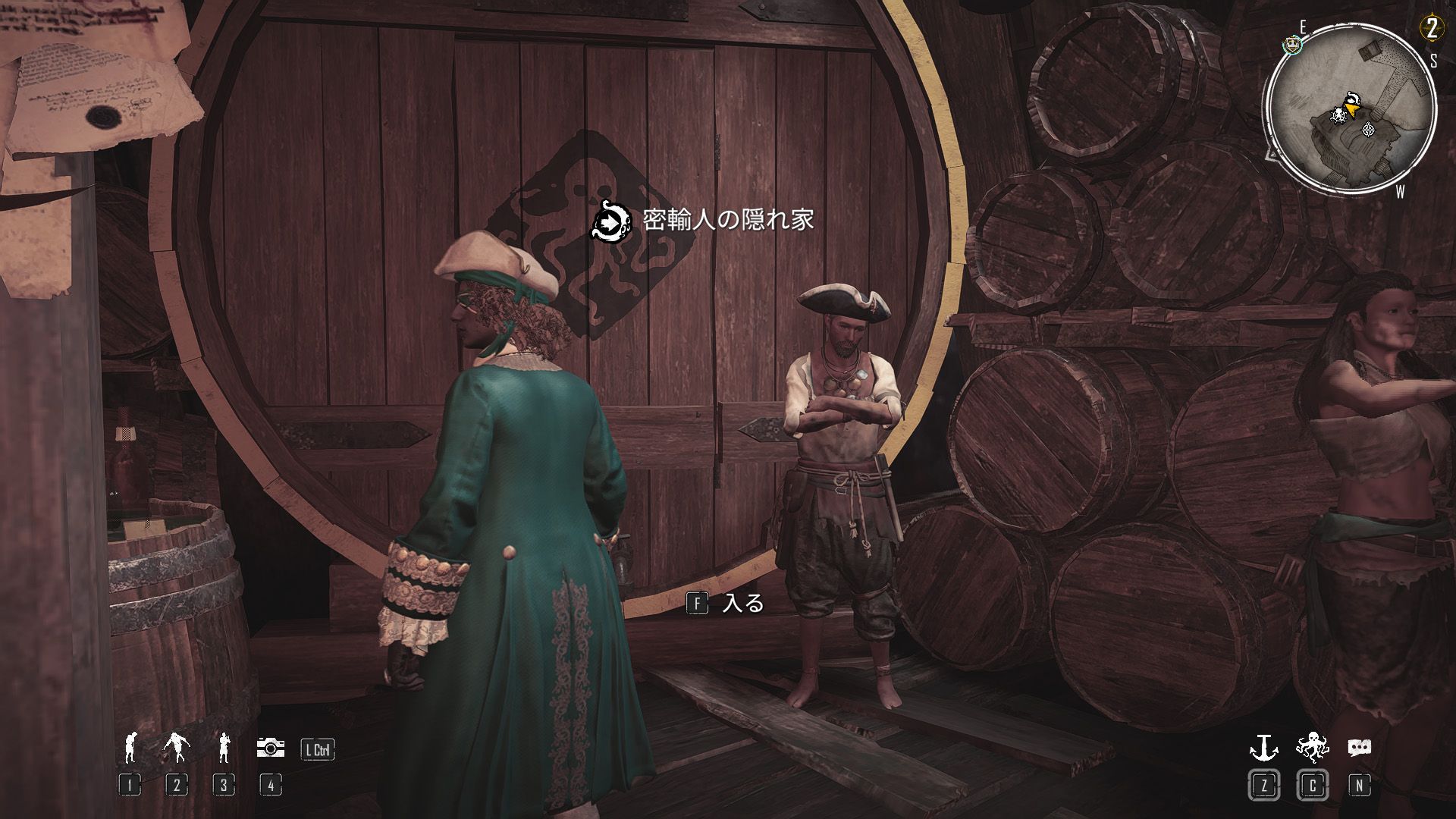Screen dimensions: 1456x819
Task: Click the compass-rose marker on minimap
Action: [x=1368, y=129]
